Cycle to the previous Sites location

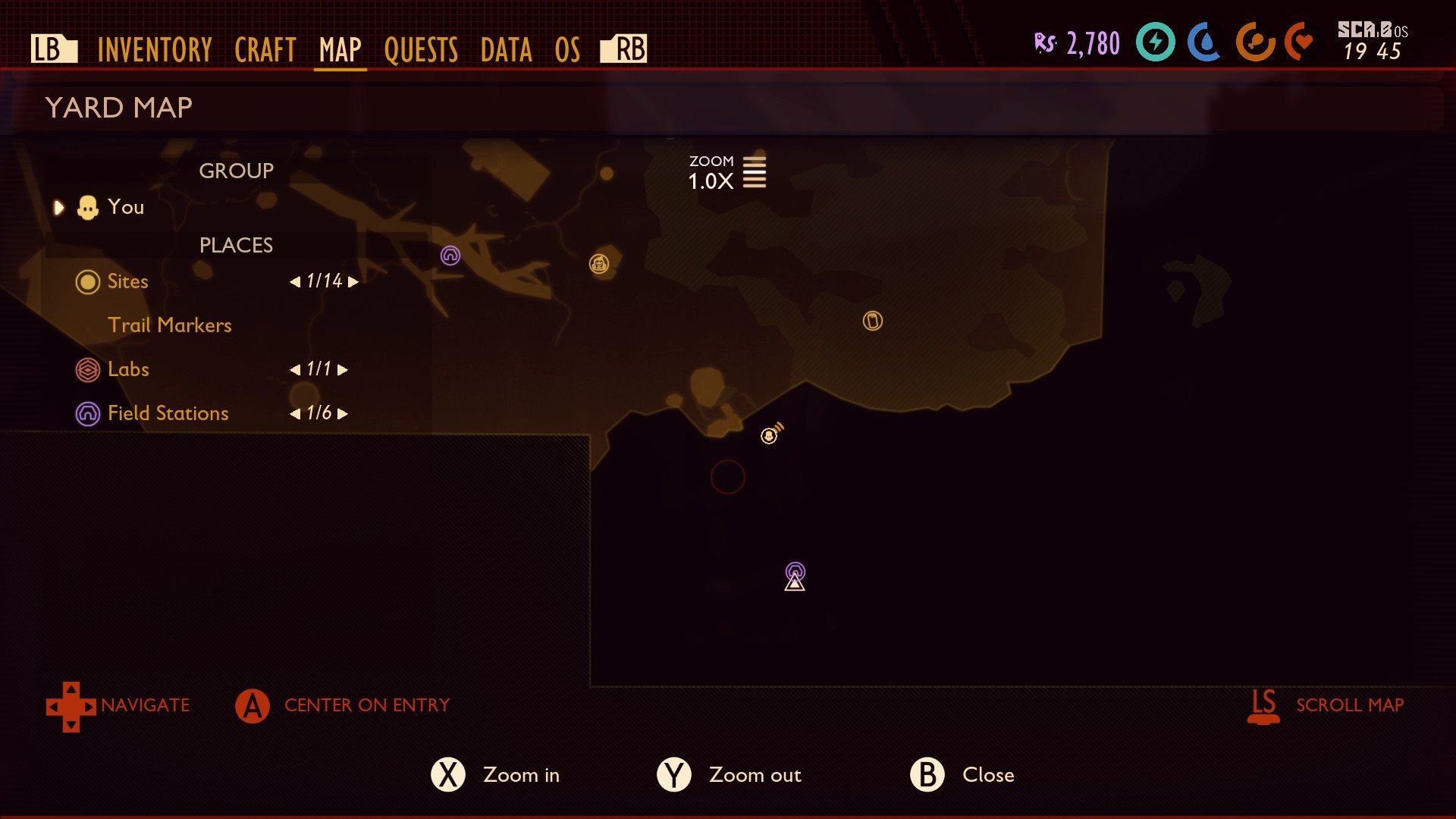[295, 282]
